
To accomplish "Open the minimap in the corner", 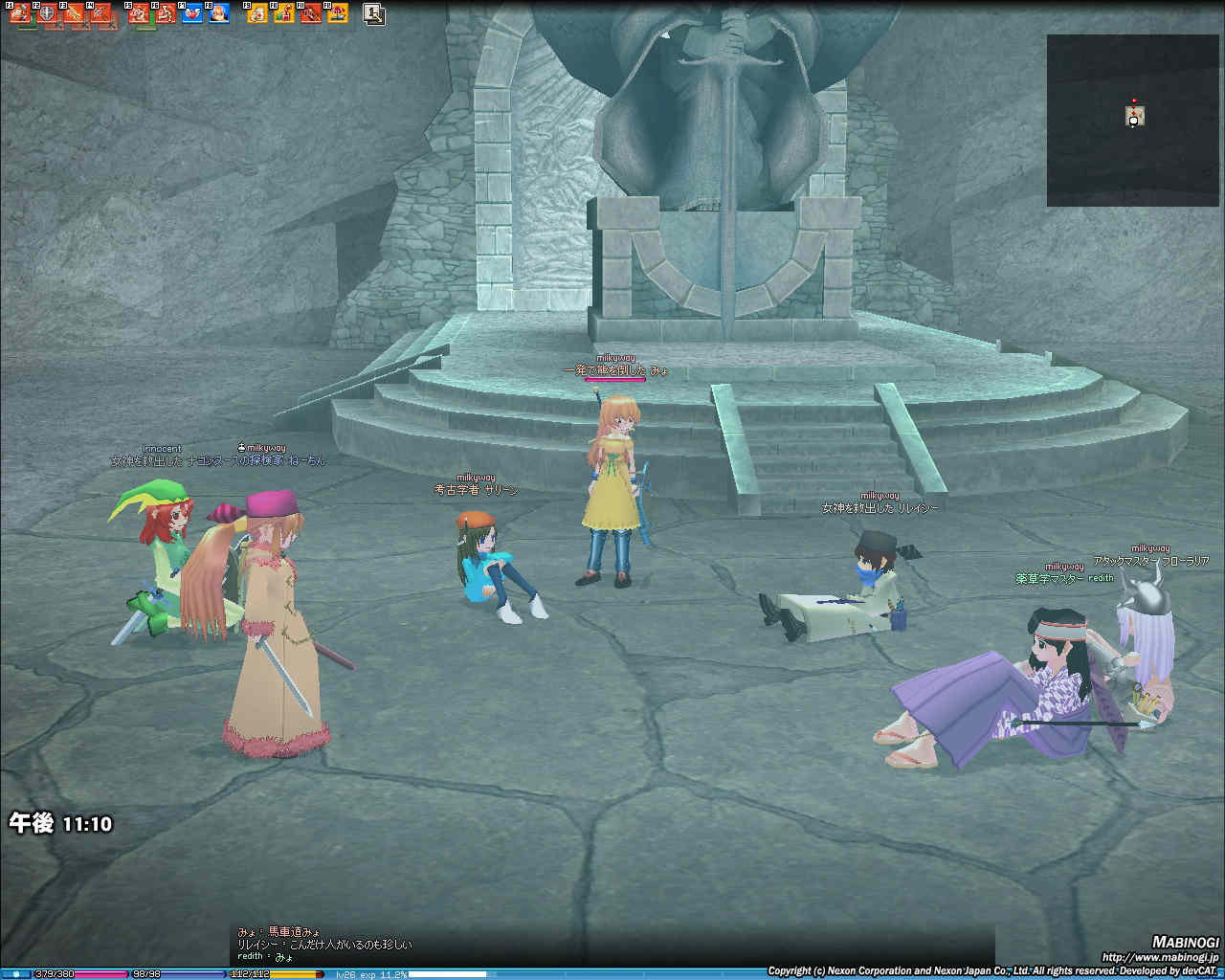I will coord(1134,120).
